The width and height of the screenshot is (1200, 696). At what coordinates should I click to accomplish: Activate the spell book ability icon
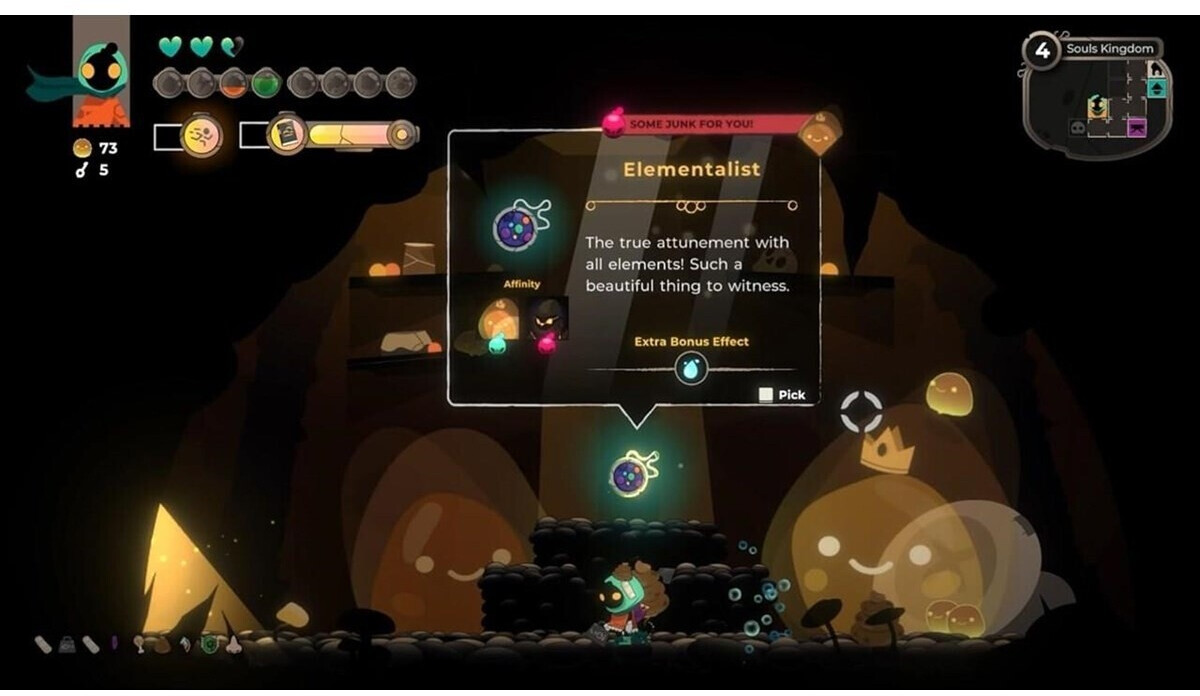(287, 134)
